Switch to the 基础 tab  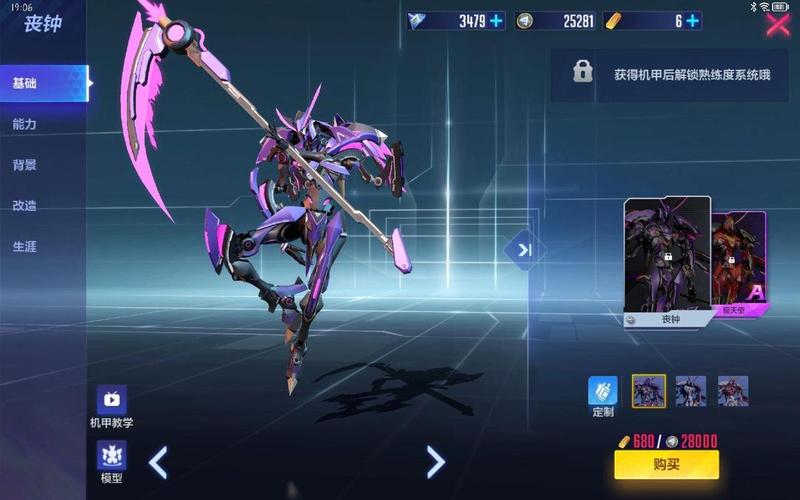click(26, 84)
